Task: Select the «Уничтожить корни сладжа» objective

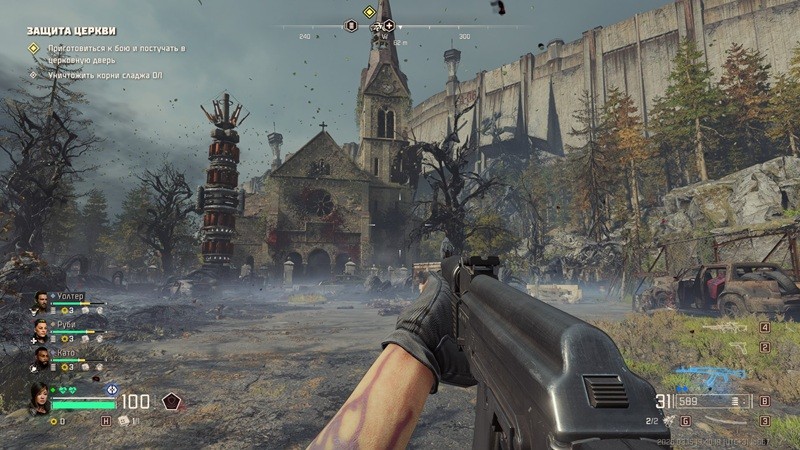Action: point(106,74)
